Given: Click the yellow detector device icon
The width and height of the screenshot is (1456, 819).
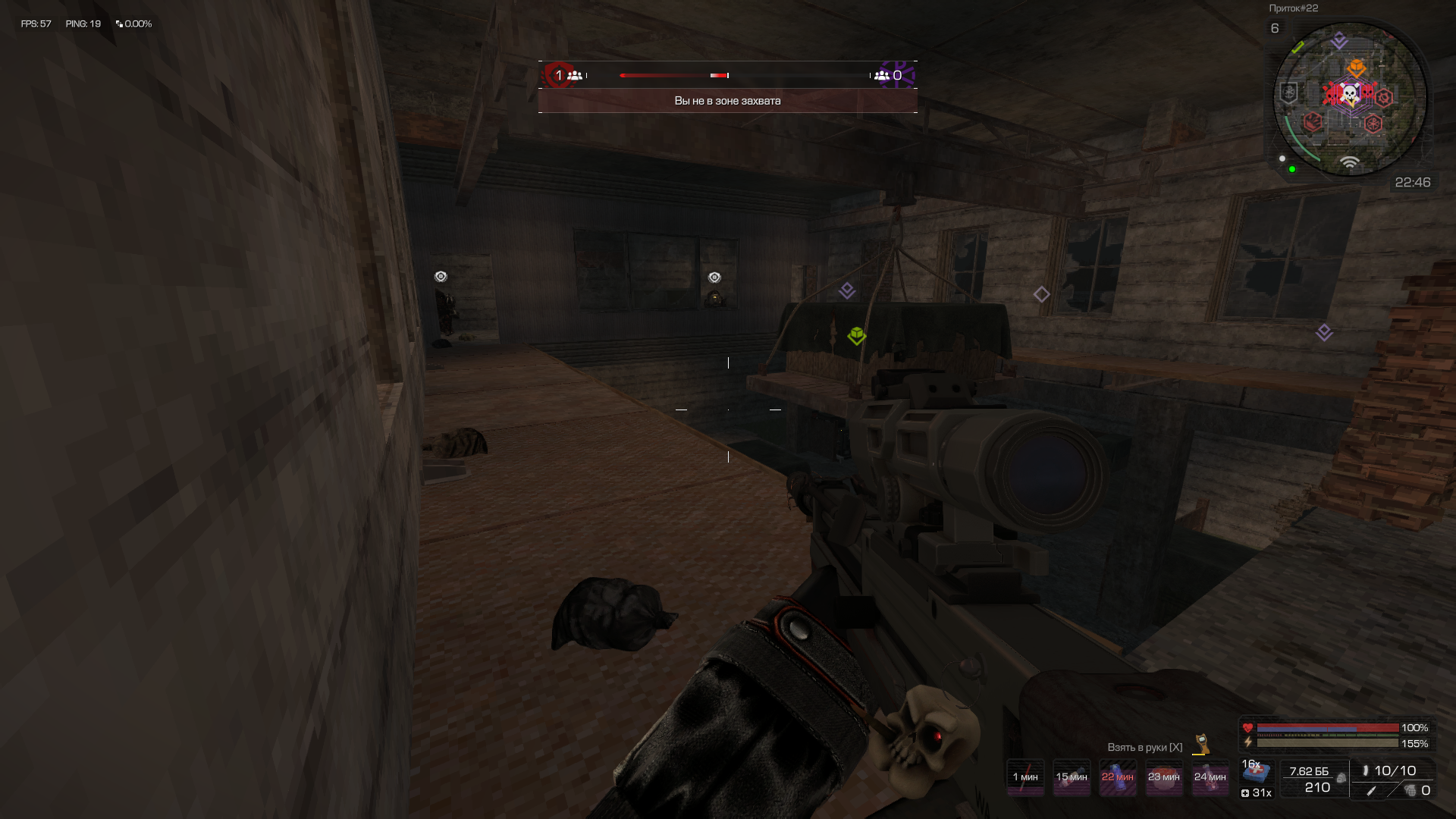Looking at the screenshot, I should pos(1201,743).
